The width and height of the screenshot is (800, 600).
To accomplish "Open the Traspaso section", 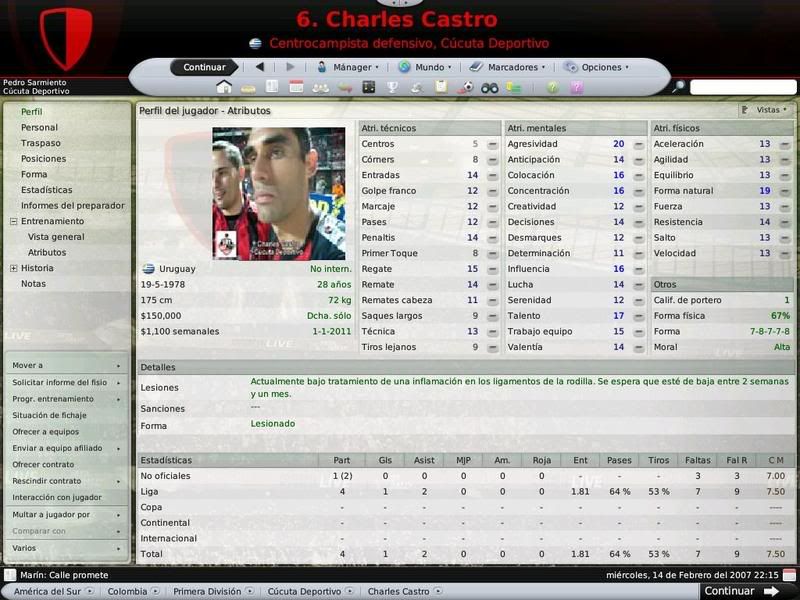I will point(40,143).
